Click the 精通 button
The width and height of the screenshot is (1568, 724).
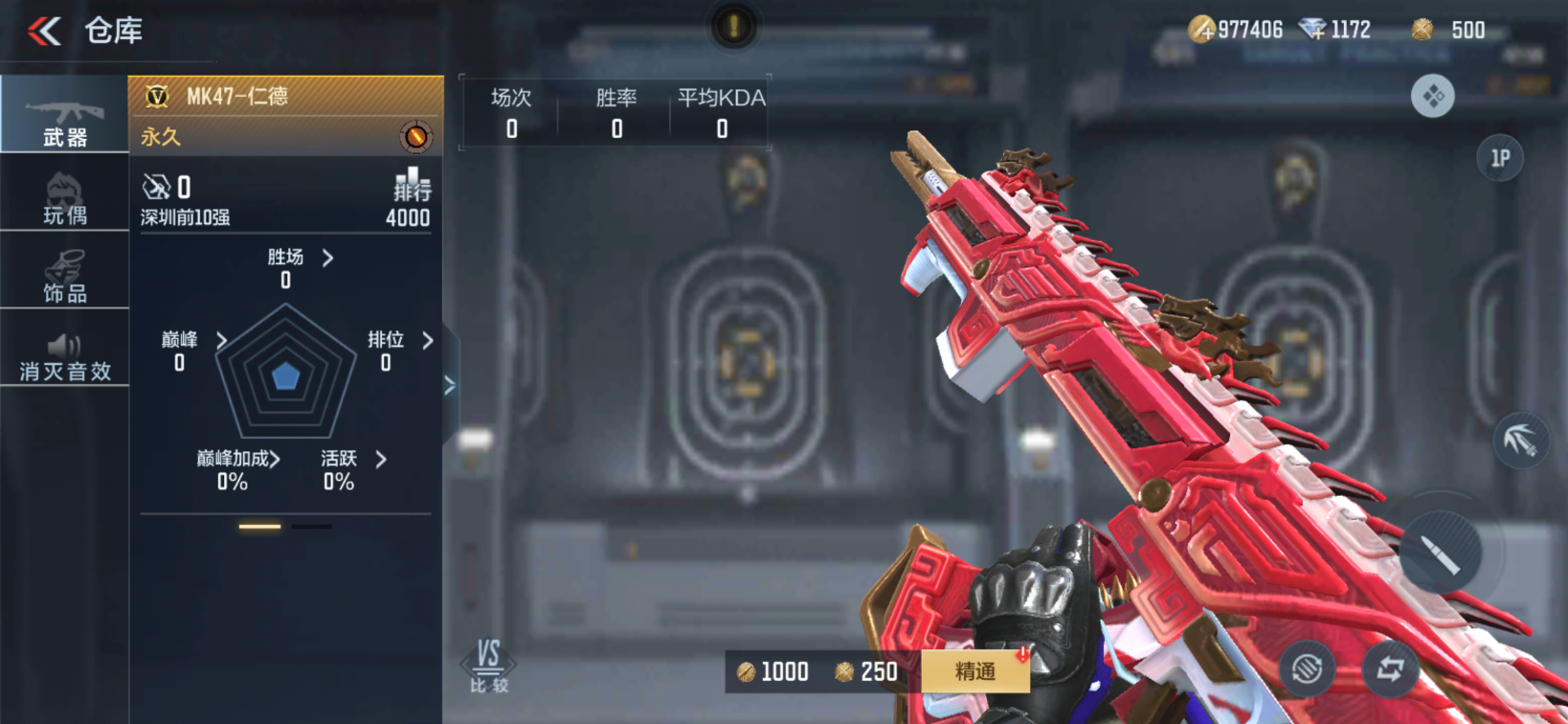[974, 671]
